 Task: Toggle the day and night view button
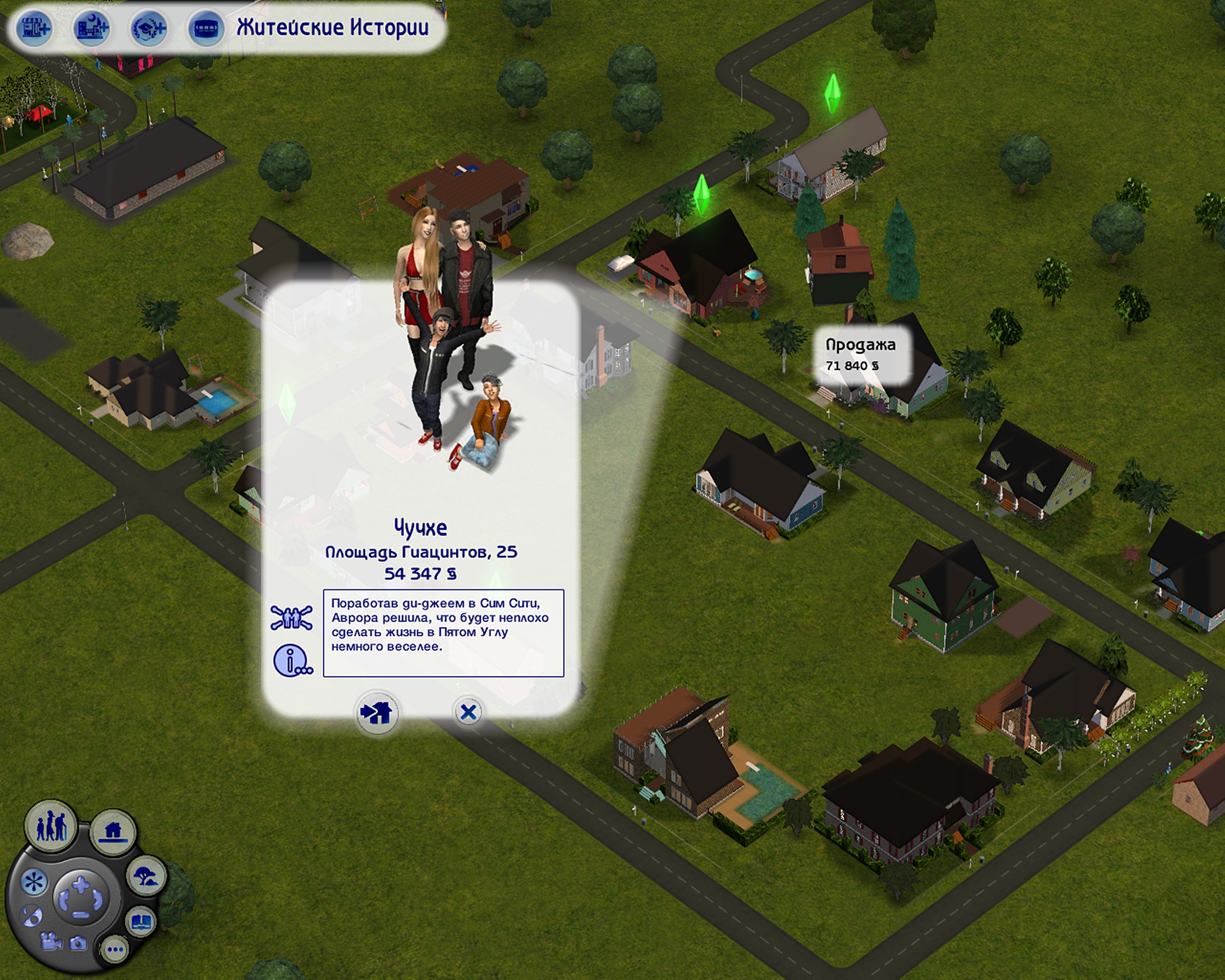[x=31, y=915]
